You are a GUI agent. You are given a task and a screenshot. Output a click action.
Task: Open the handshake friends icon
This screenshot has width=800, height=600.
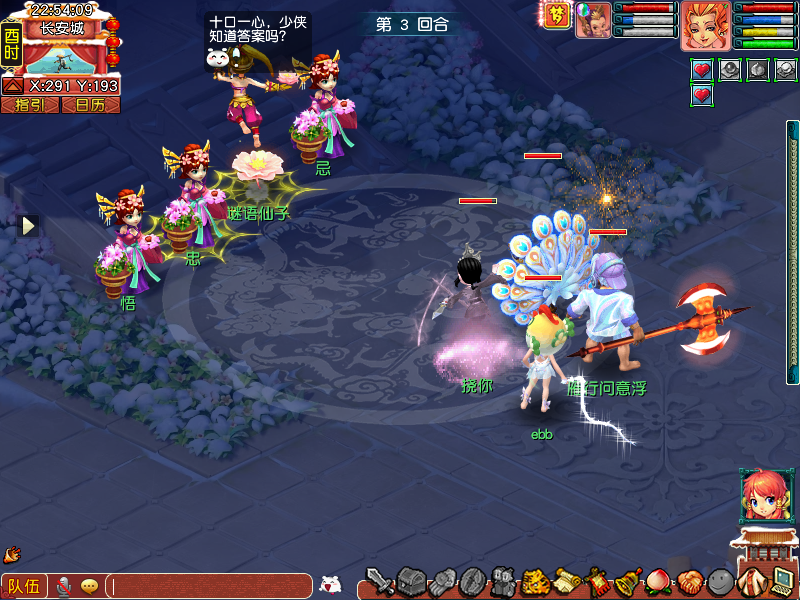pyautogui.click(x=689, y=581)
